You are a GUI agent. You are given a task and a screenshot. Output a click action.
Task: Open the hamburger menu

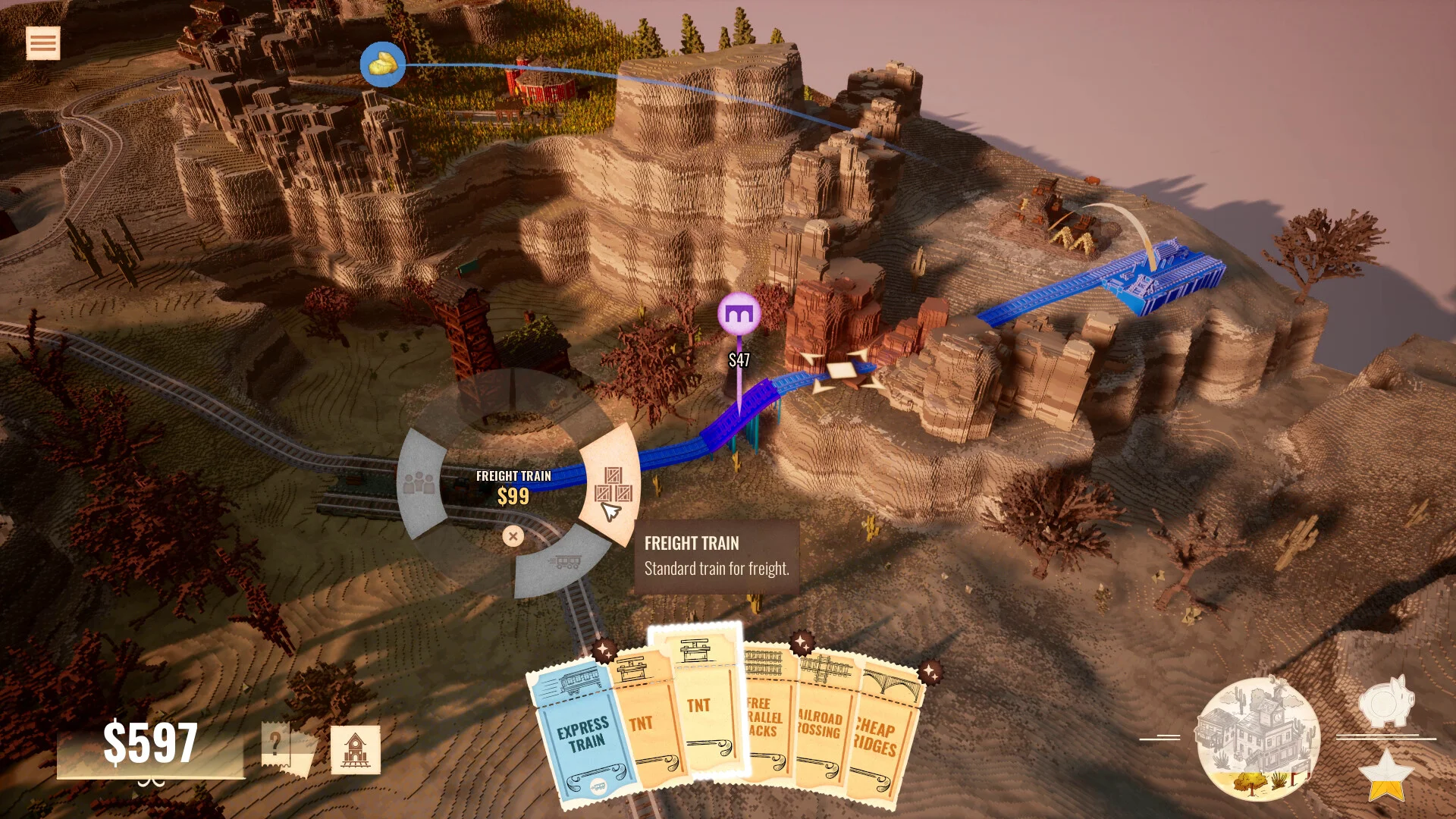point(42,43)
